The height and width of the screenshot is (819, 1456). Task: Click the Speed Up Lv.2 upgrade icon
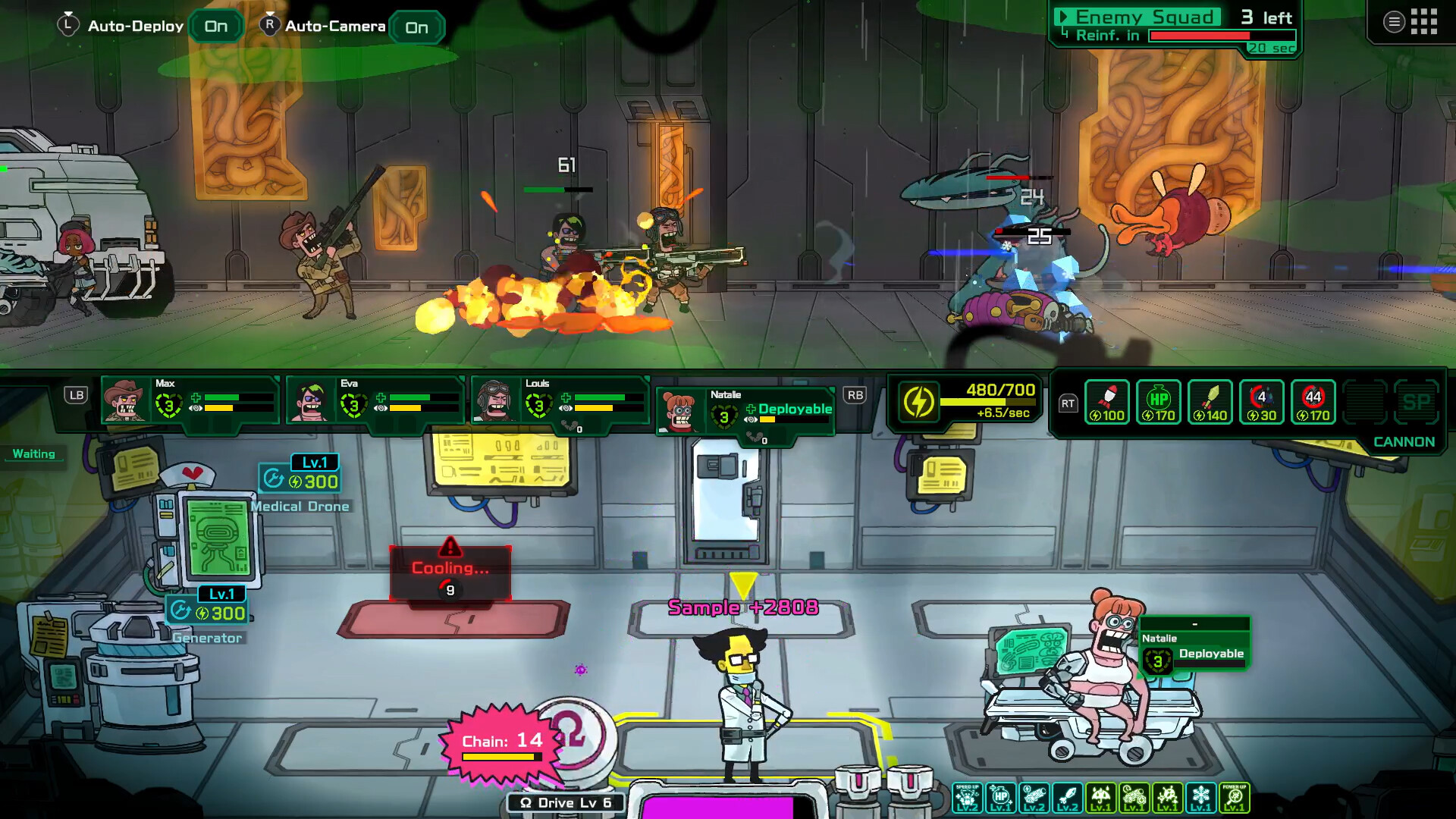click(x=968, y=798)
